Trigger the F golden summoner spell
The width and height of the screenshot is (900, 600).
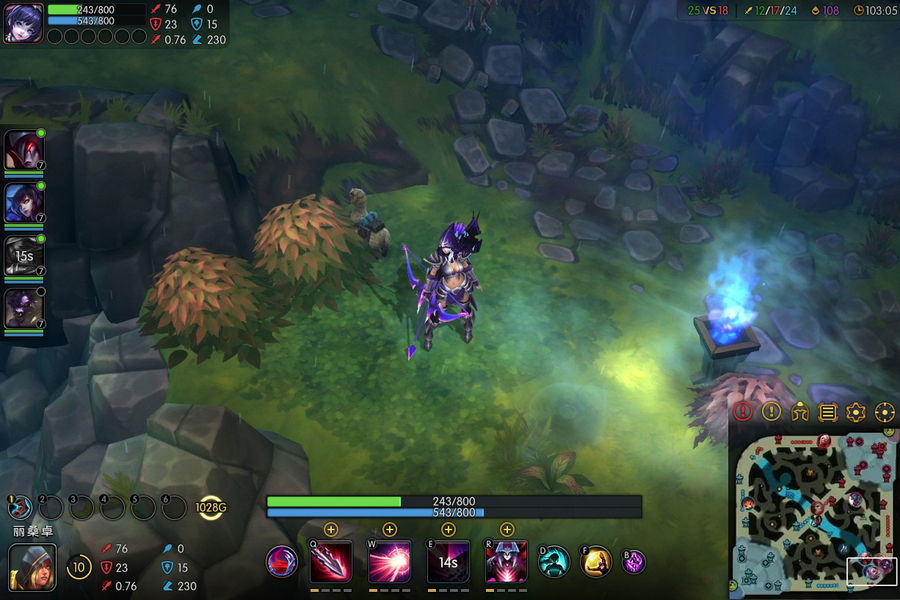click(596, 561)
